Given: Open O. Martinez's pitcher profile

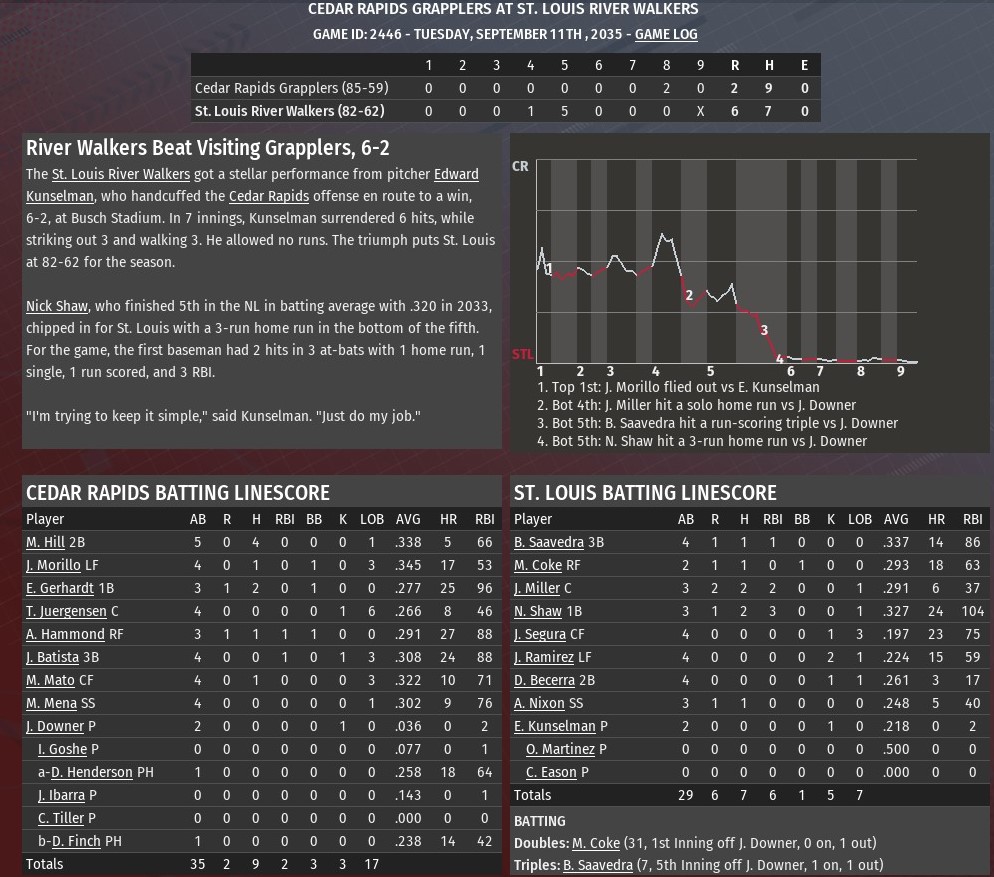Looking at the screenshot, I should 560,749.
